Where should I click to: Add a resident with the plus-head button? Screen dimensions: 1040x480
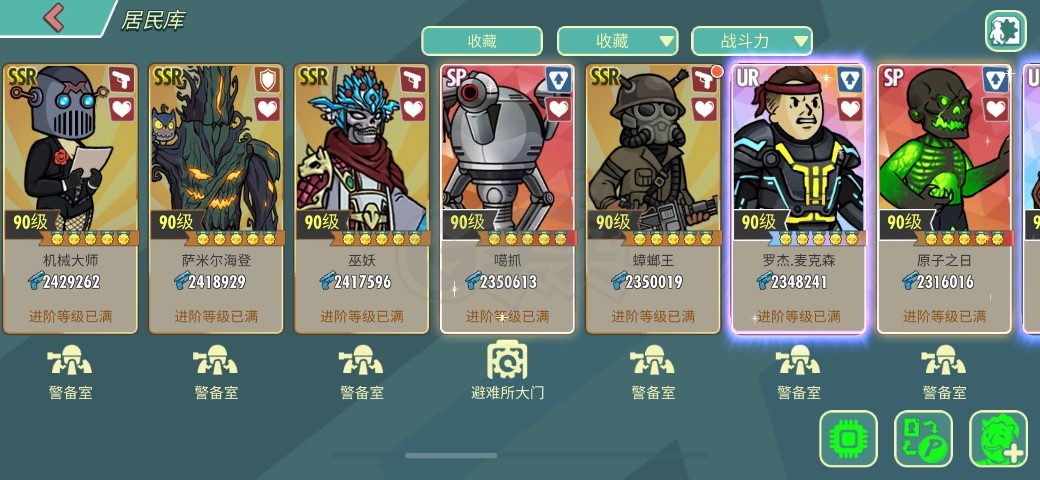[998, 439]
